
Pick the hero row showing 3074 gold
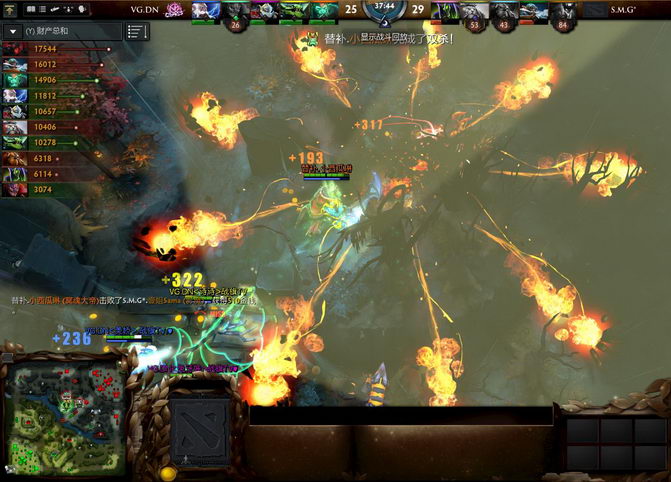click(x=40, y=190)
